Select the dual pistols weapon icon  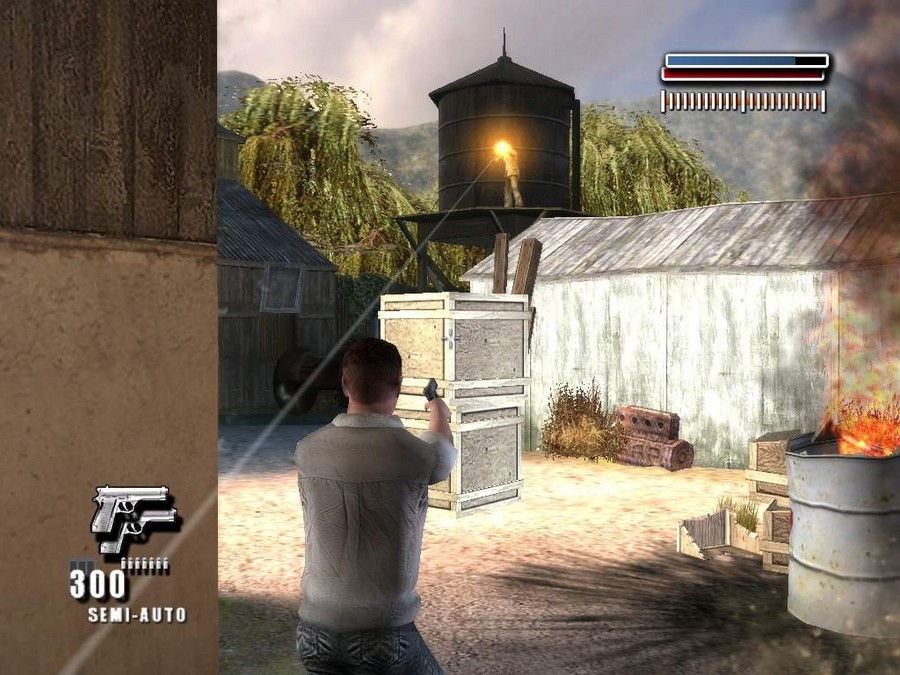tap(134, 518)
